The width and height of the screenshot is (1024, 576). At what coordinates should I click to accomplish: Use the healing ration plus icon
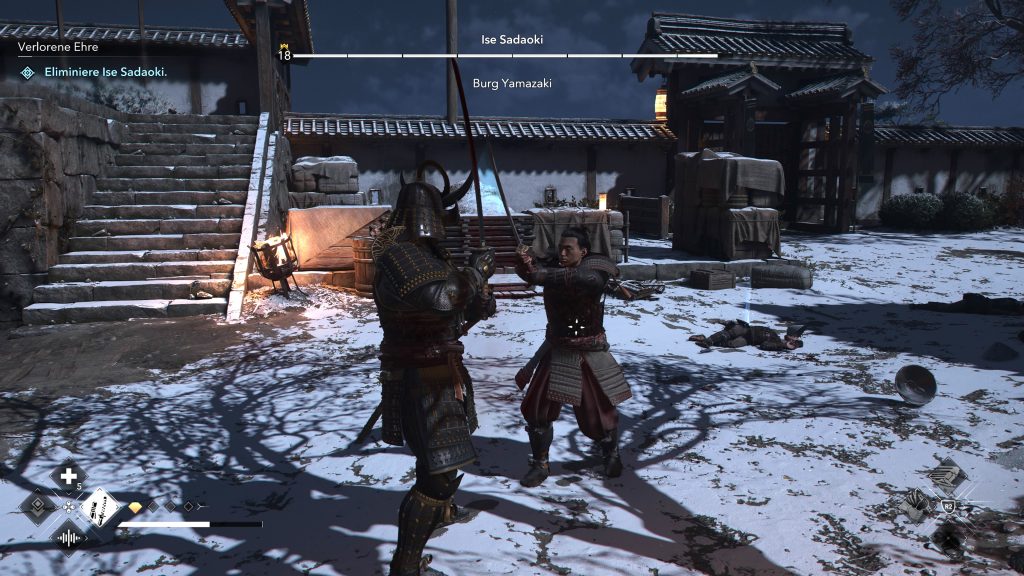68,477
